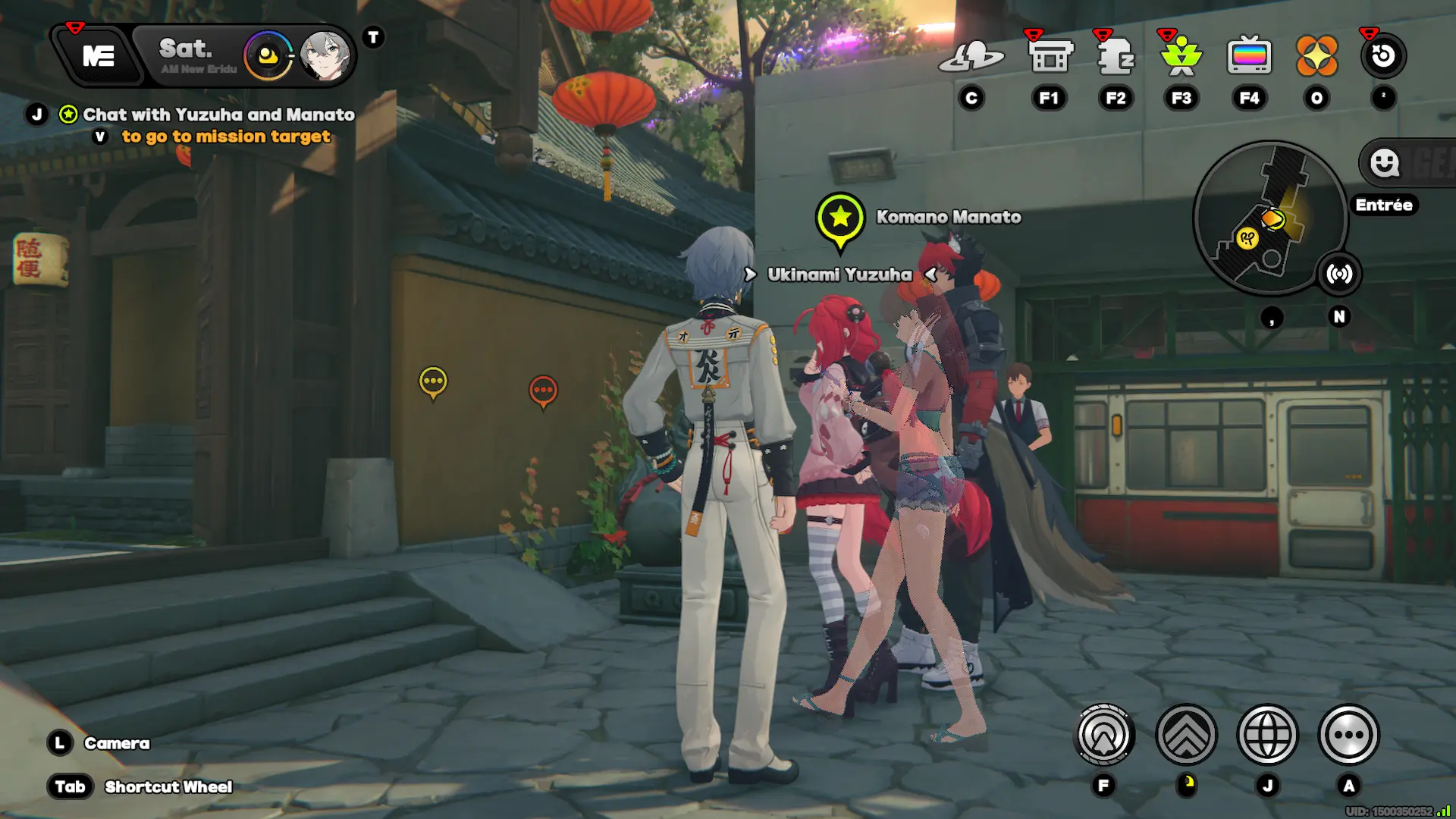Activate the concentric-ring tracking button

coord(1104,735)
